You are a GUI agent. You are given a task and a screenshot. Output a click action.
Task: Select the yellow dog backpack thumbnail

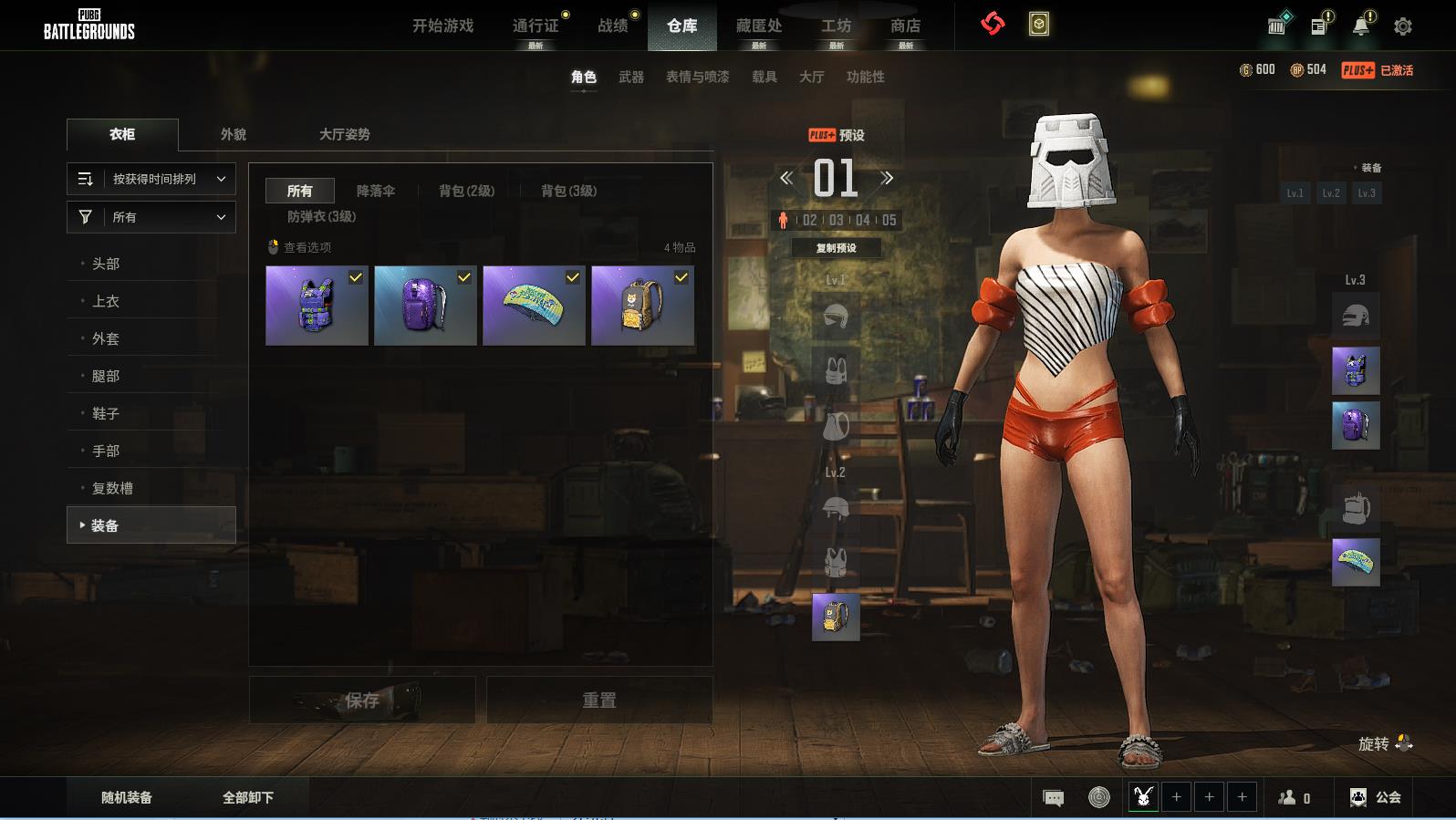(642, 306)
